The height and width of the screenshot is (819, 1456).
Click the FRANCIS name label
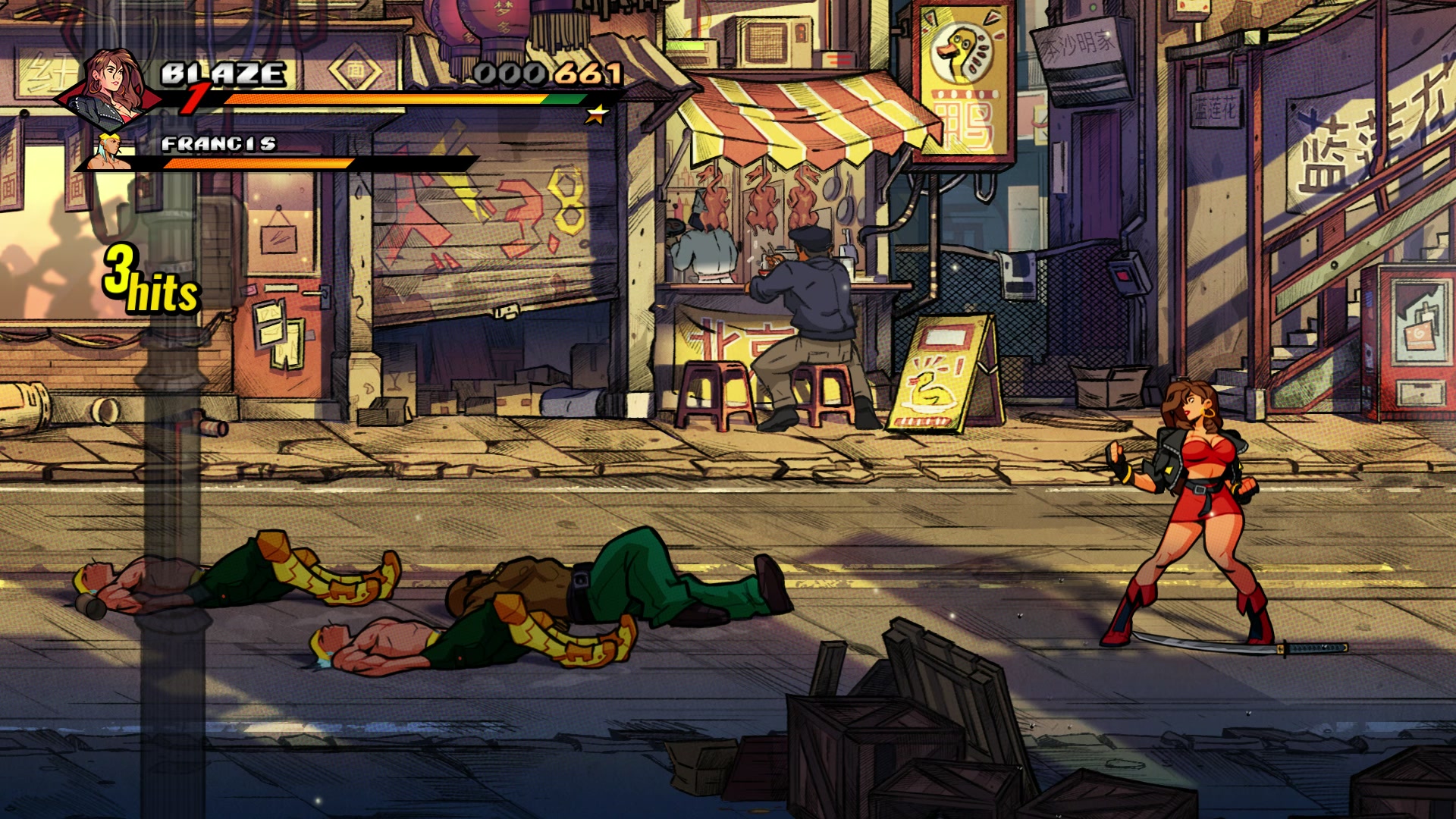pyautogui.click(x=220, y=144)
